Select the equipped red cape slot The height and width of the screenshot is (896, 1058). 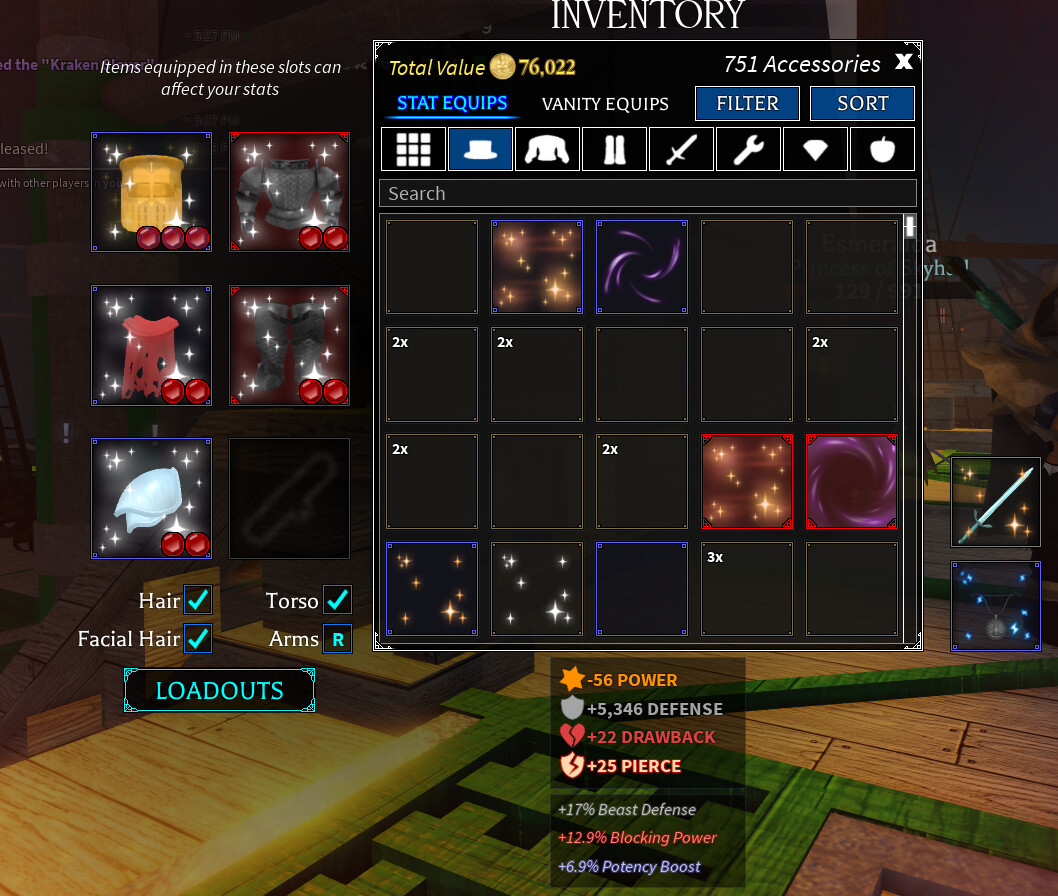[151, 345]
